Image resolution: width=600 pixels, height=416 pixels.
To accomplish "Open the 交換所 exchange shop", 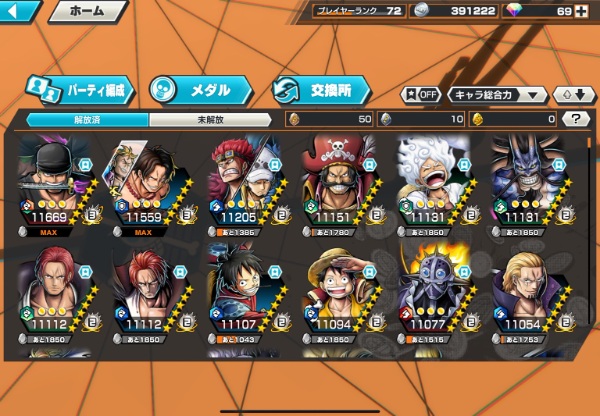I will point(322,90).
